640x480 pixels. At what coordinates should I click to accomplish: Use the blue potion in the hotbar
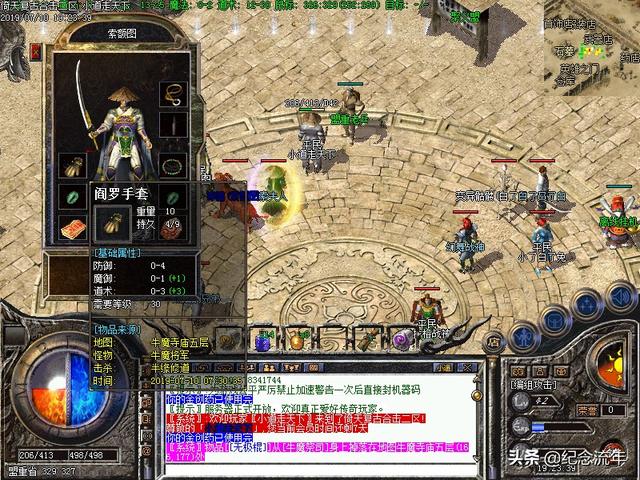click(x=264, y=341)
